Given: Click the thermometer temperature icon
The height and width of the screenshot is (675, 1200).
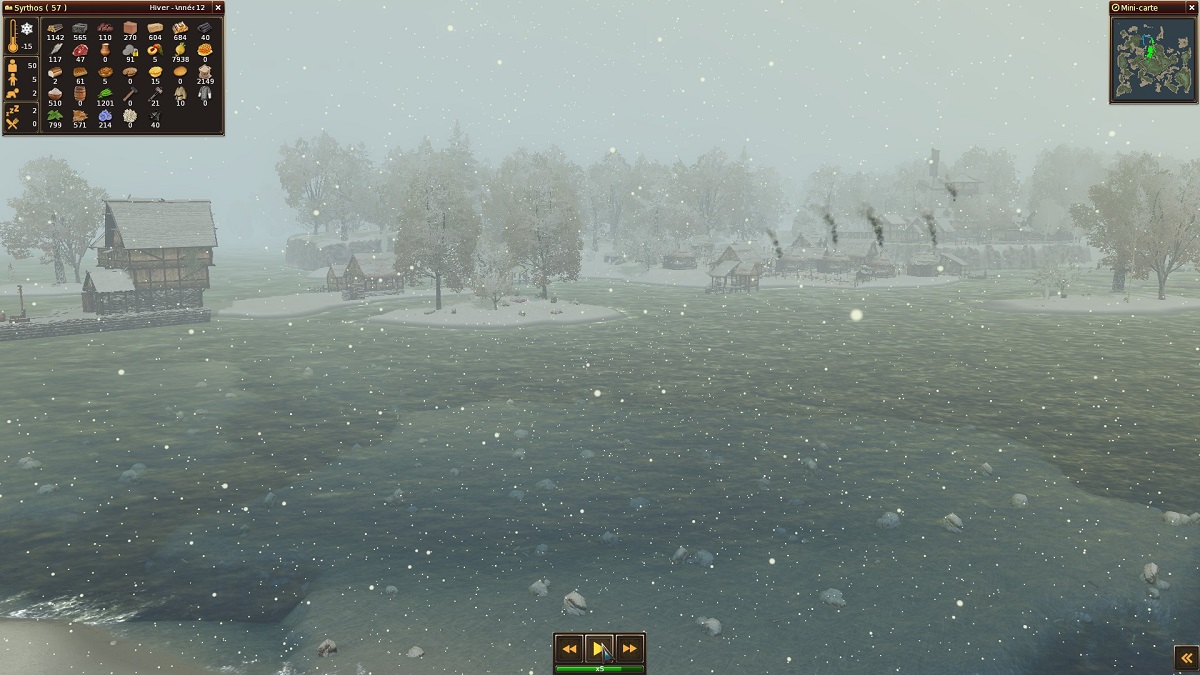Looking at the screenshot, I should point(13,36).
